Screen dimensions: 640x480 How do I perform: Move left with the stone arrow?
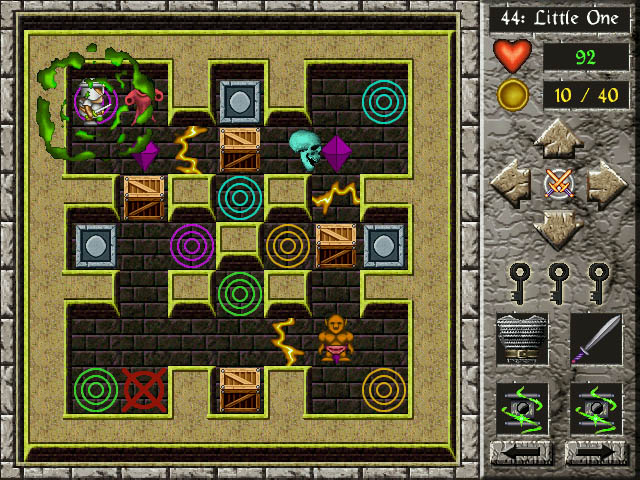510,184
